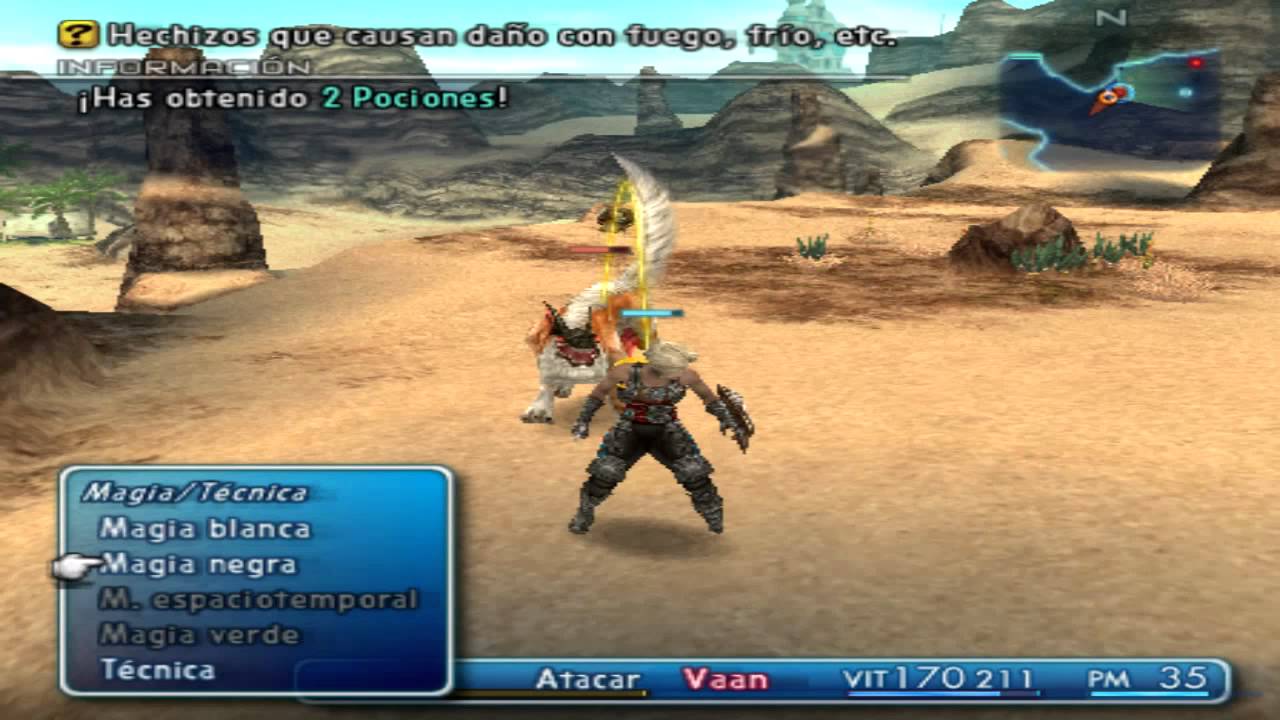Open the Técnica submenu
1280x720 pixels.
[x=158, y=670]
